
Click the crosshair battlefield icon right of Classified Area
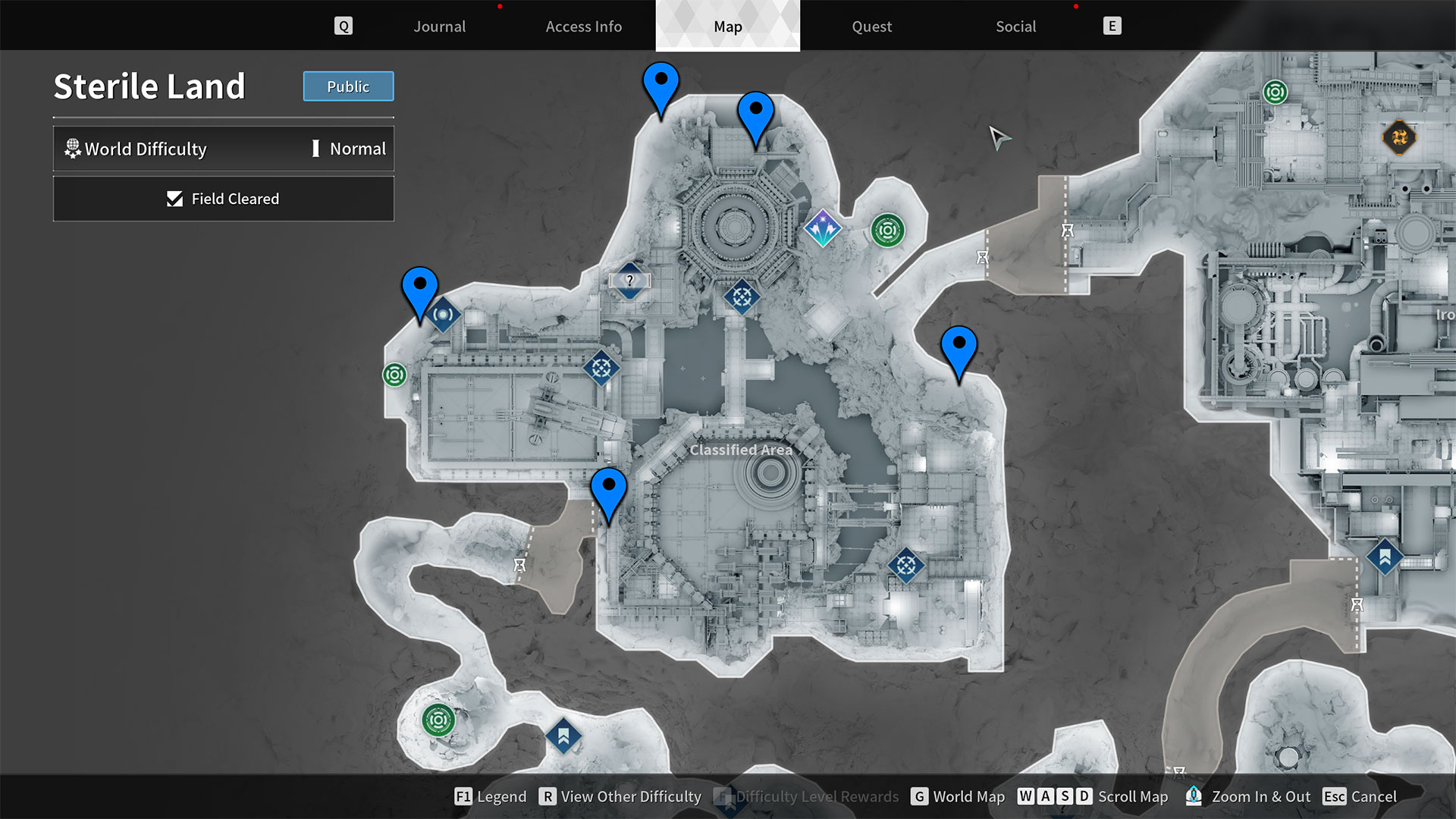(x=905, y=566)
